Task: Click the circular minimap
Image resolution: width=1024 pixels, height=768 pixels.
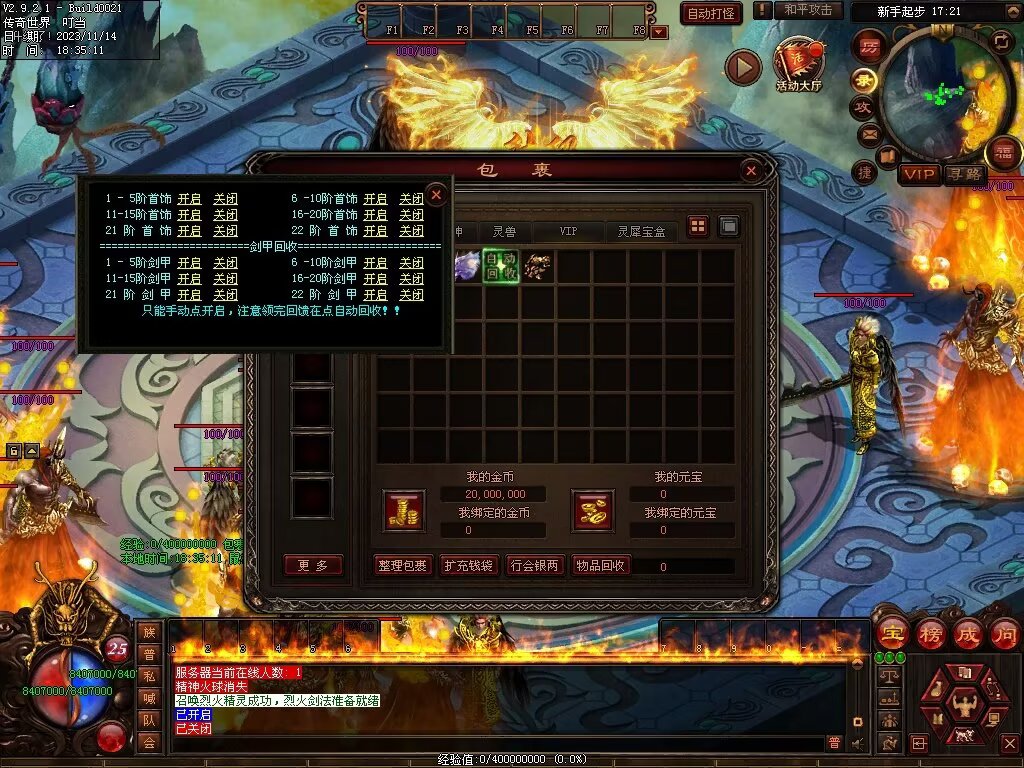Action: coord(933,92)
